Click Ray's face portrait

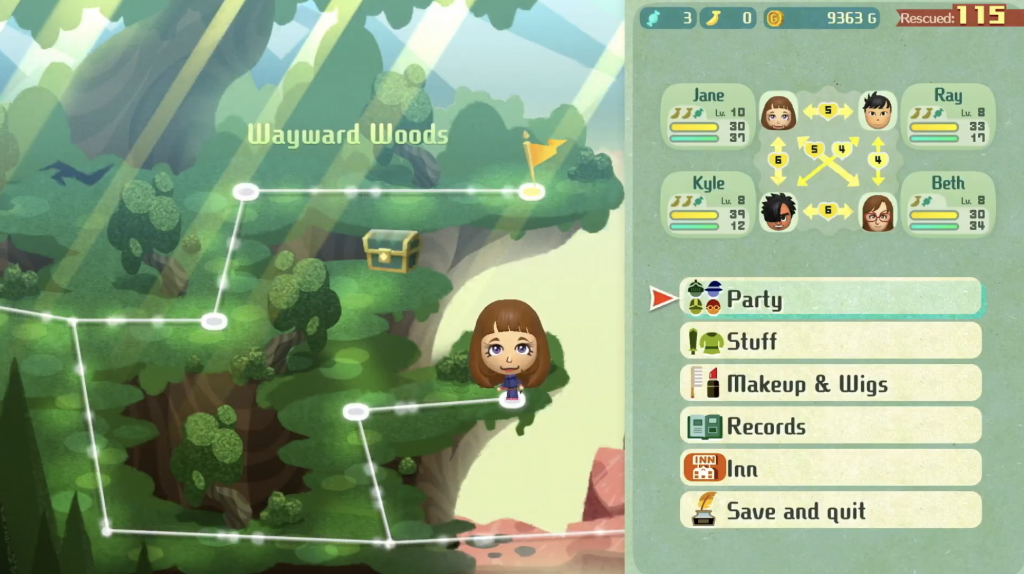tap(877, 112)
